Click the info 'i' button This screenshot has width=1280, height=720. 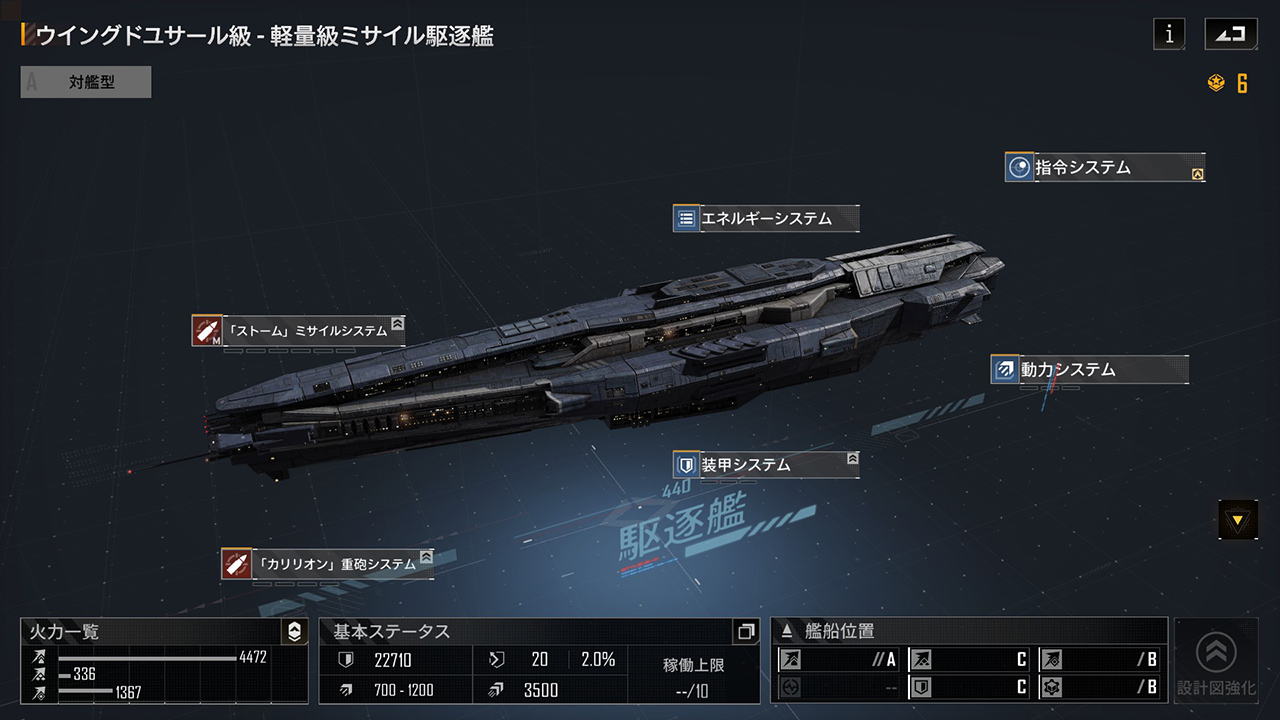(x=1169, y=34)
